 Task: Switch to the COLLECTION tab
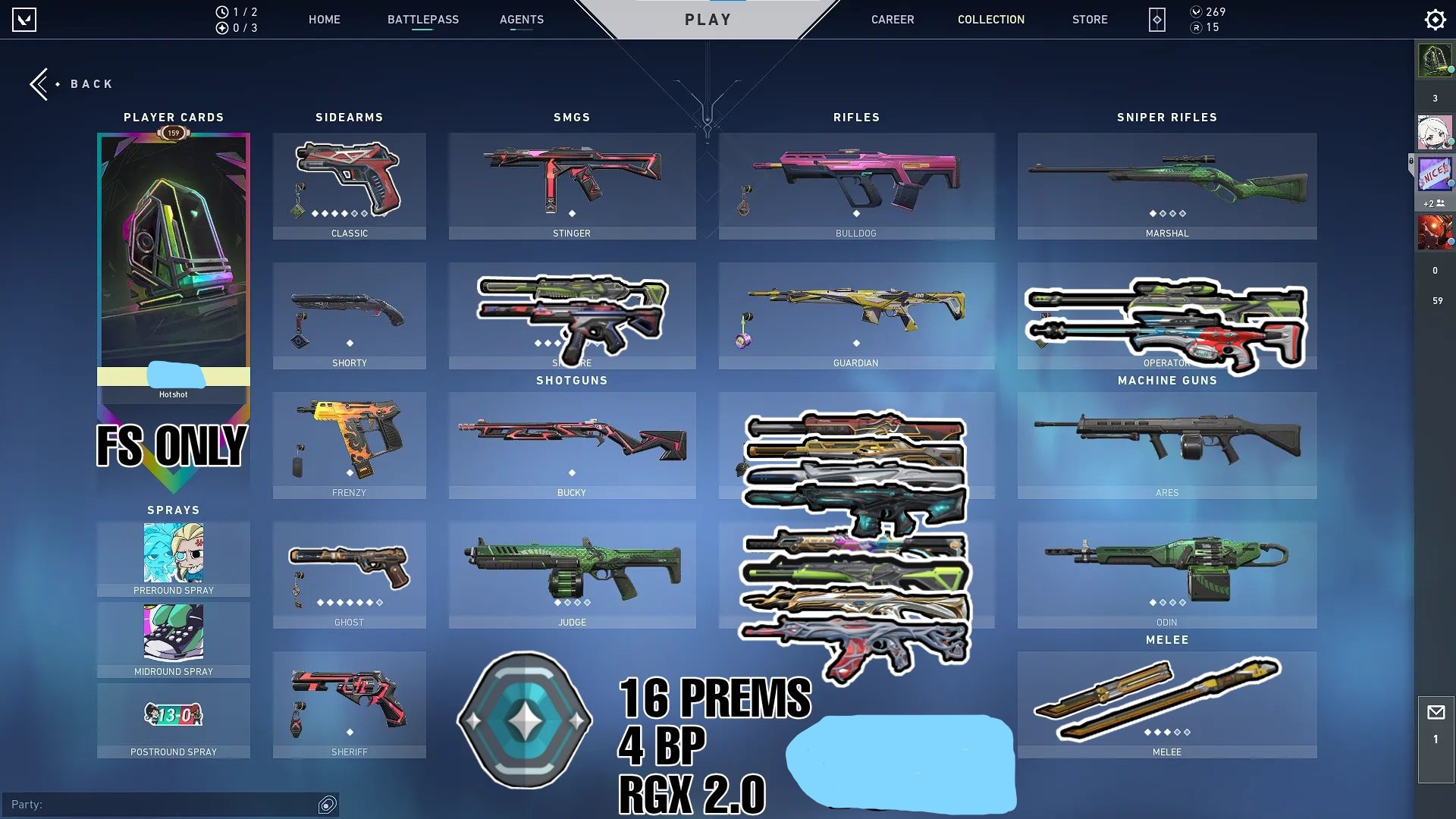(990, 20)
